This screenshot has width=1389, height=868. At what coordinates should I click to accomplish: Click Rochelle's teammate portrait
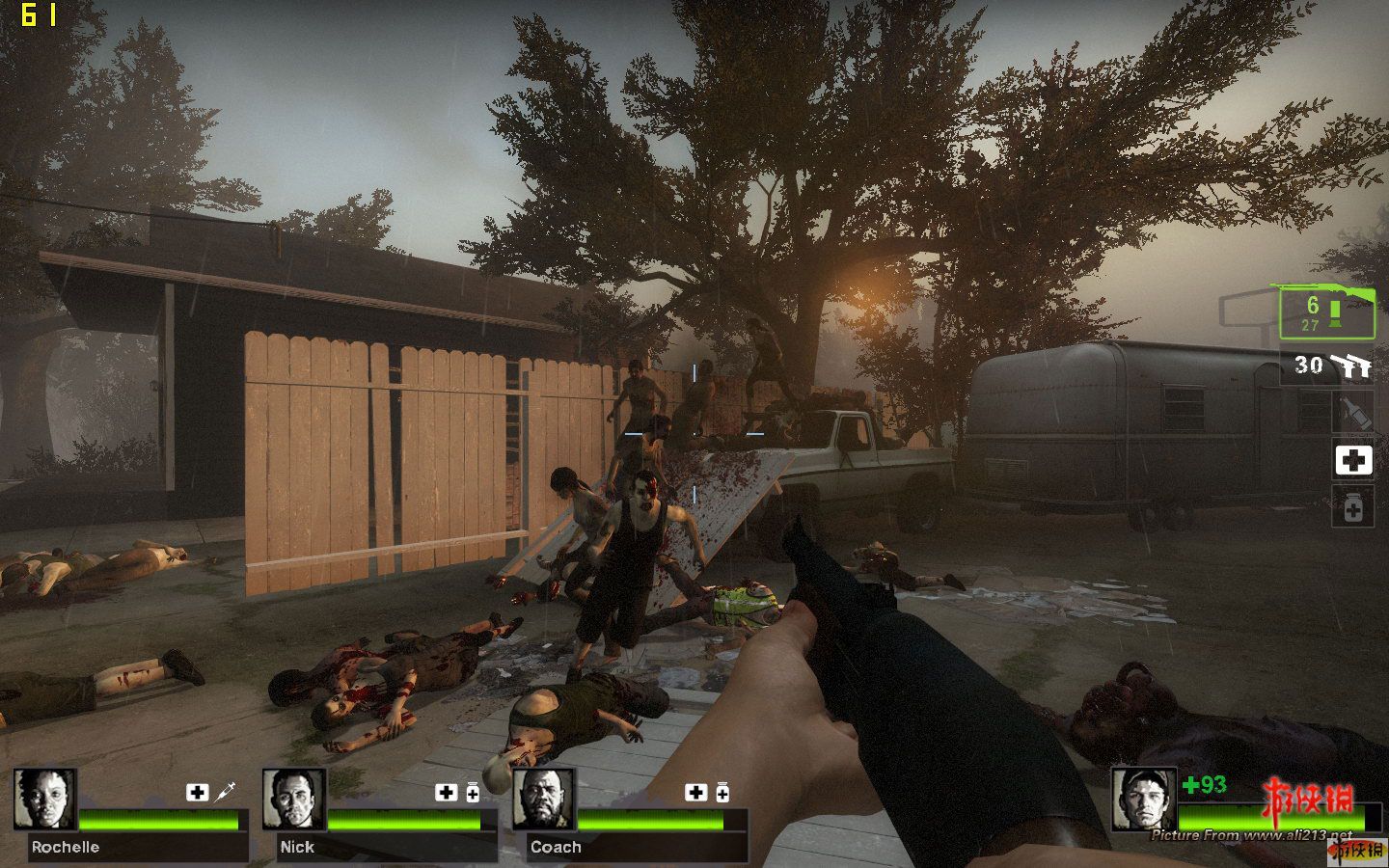tap(45, 800)
